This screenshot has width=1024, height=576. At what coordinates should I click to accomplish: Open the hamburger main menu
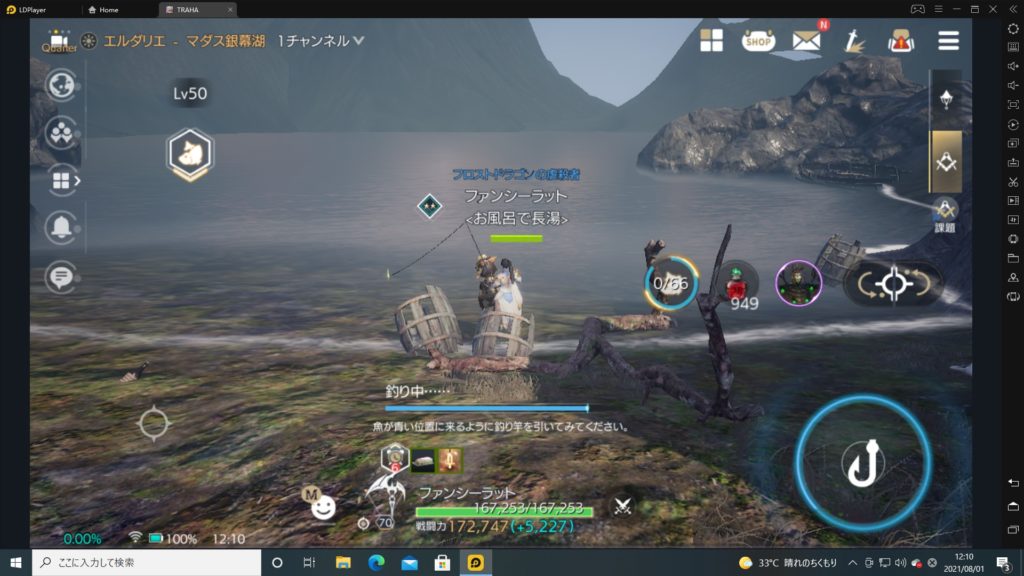[x=948, y=40]
